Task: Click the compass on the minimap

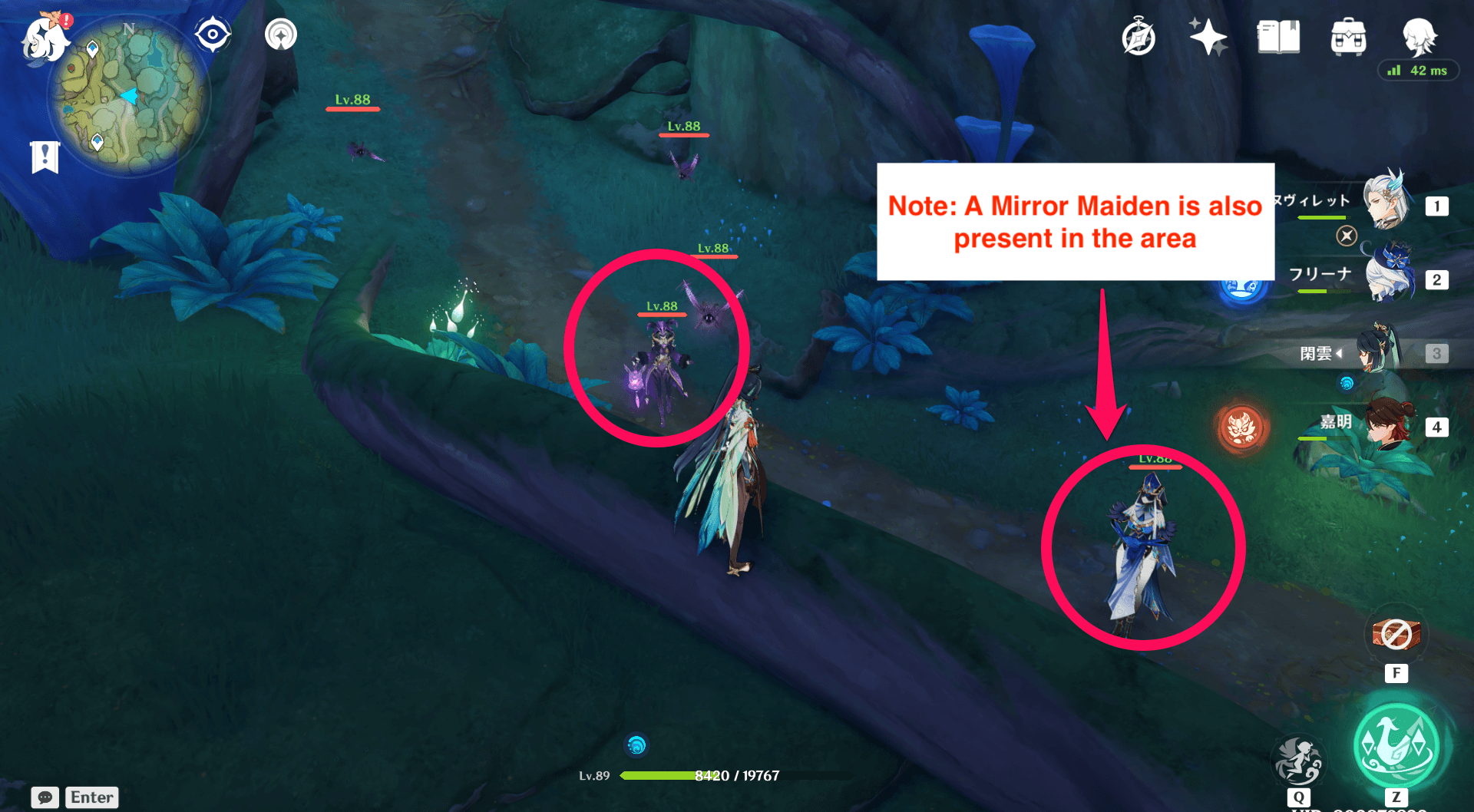Action: click(212, 32)
